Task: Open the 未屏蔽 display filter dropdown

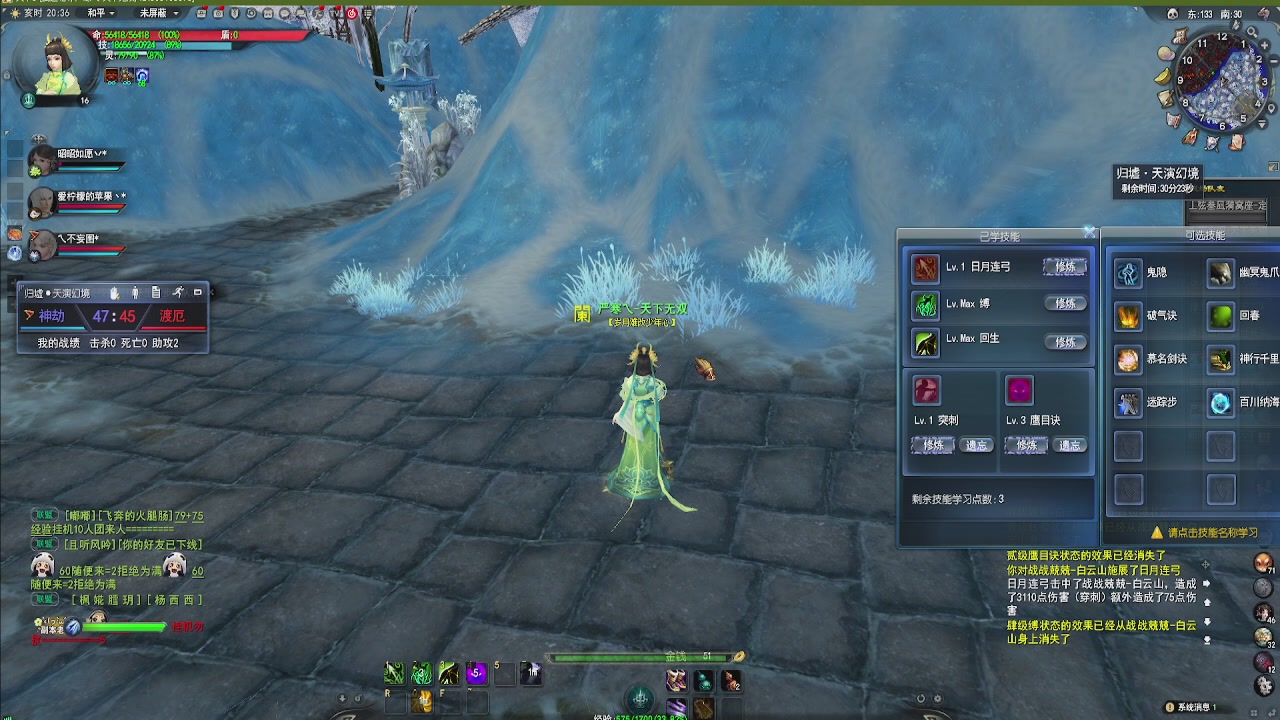Action: (x=158, y=13)
